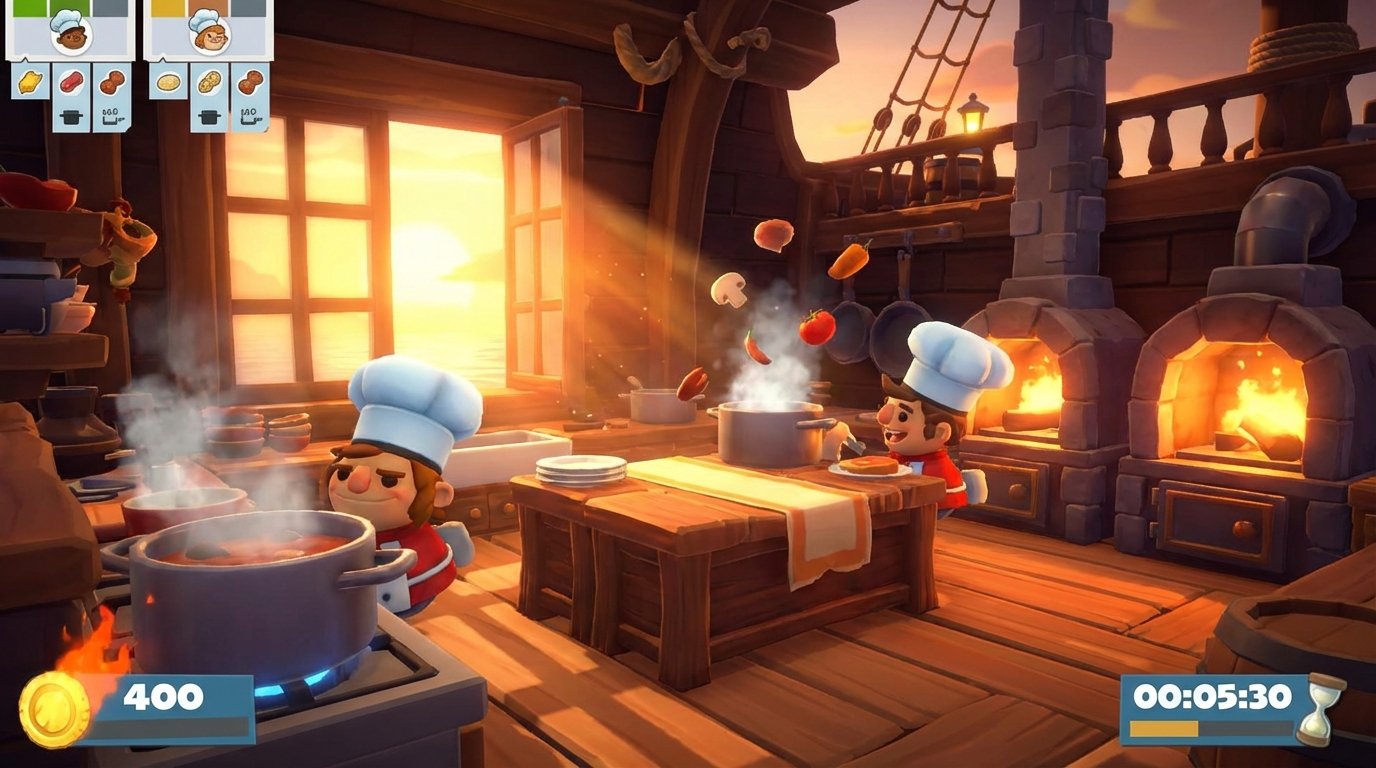Click the fried patty icon on the left order
This screenshot has width=1376, height=768.
point(111,80)
